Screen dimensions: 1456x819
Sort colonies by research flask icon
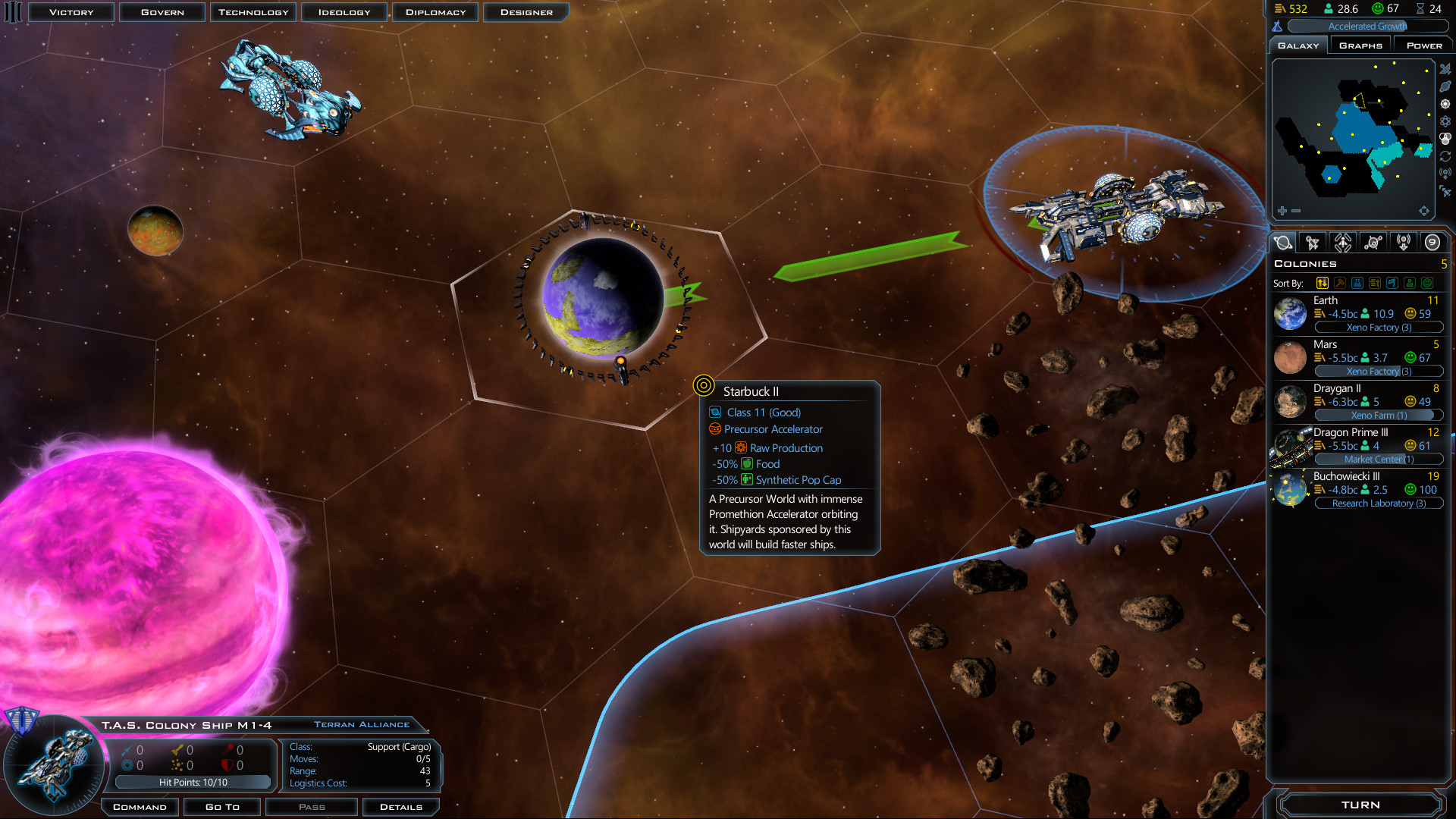pyautogui.click(x=1357, y=282)
